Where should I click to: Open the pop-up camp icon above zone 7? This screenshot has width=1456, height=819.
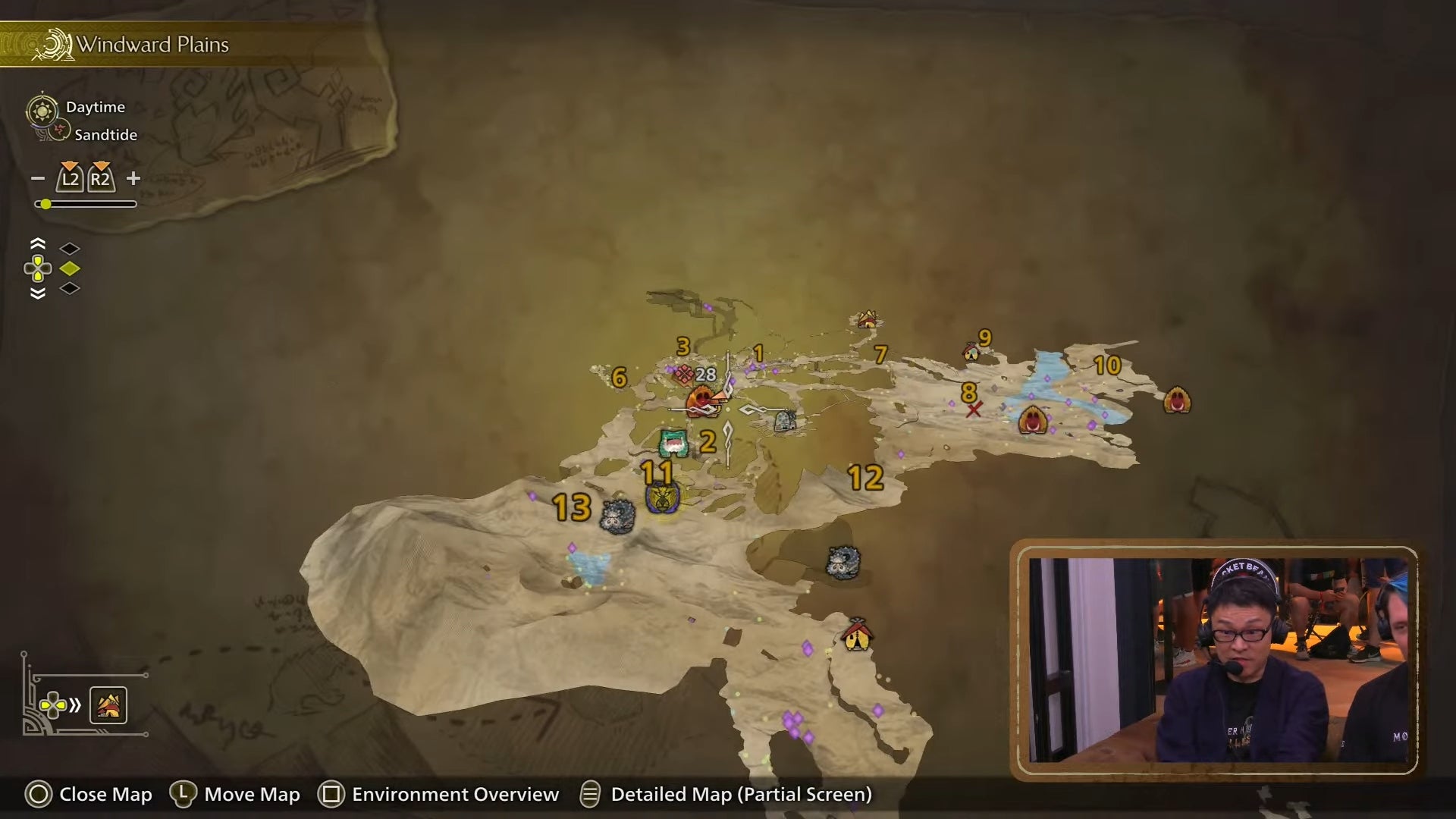(867, 319)
